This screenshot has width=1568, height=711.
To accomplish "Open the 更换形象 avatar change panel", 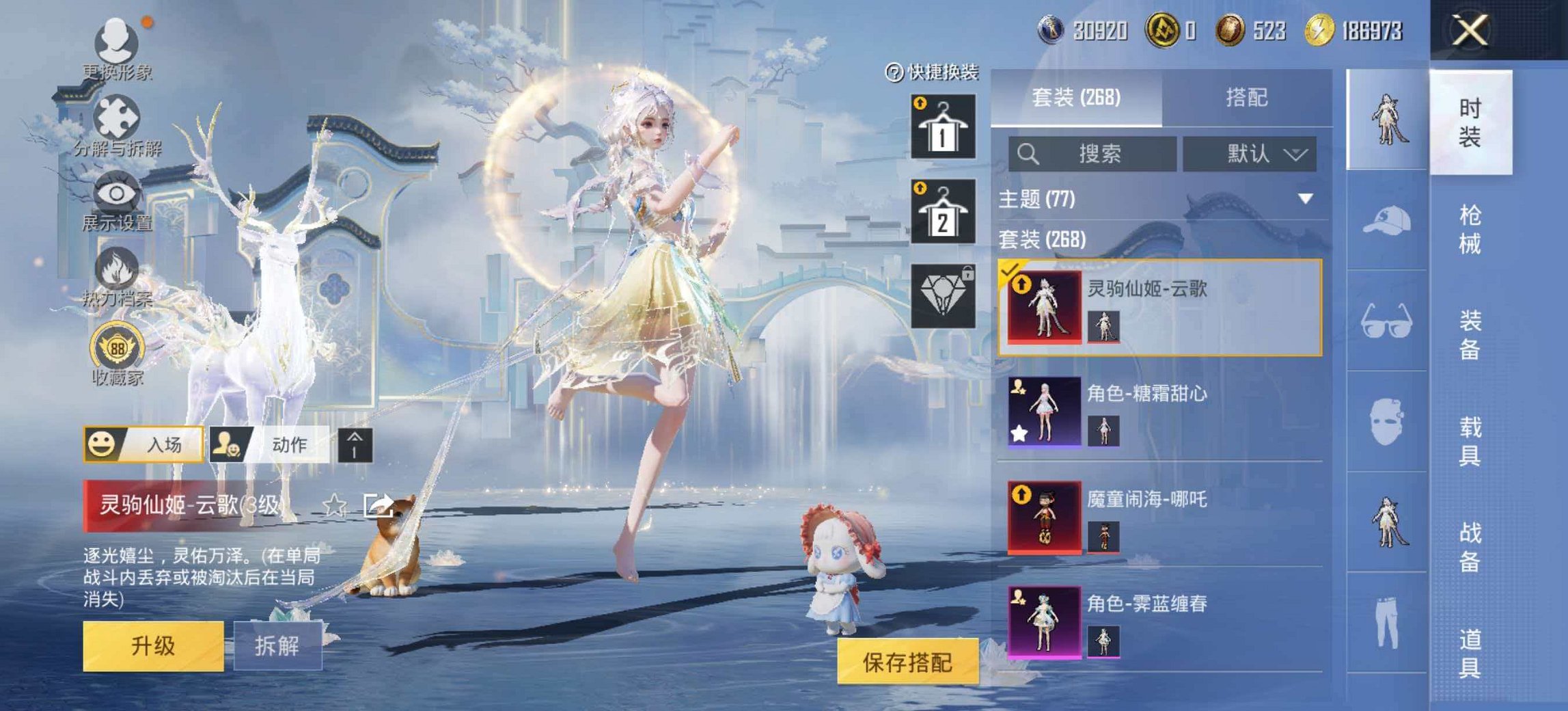I will click(116, 41).
